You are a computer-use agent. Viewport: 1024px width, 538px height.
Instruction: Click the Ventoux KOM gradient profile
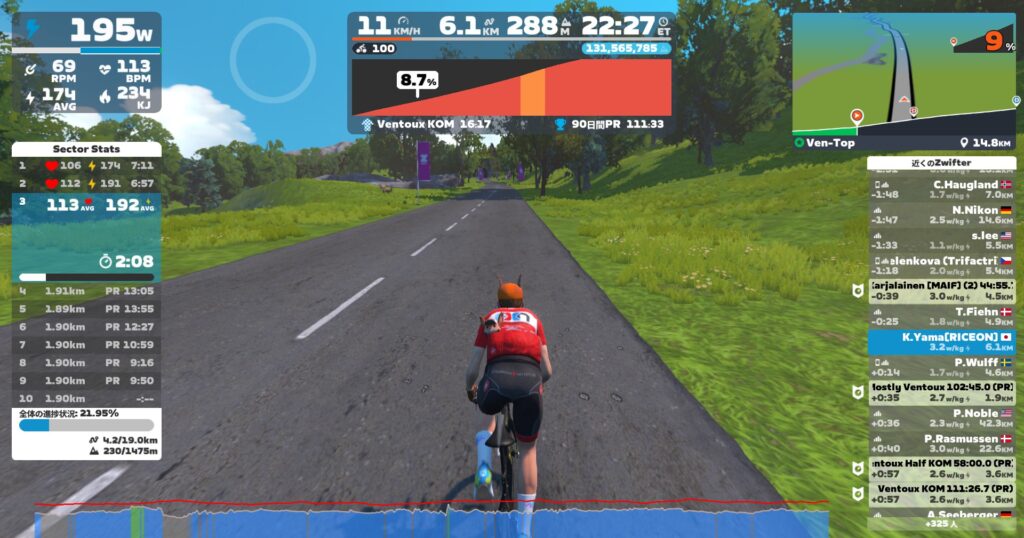click(511, 88)
